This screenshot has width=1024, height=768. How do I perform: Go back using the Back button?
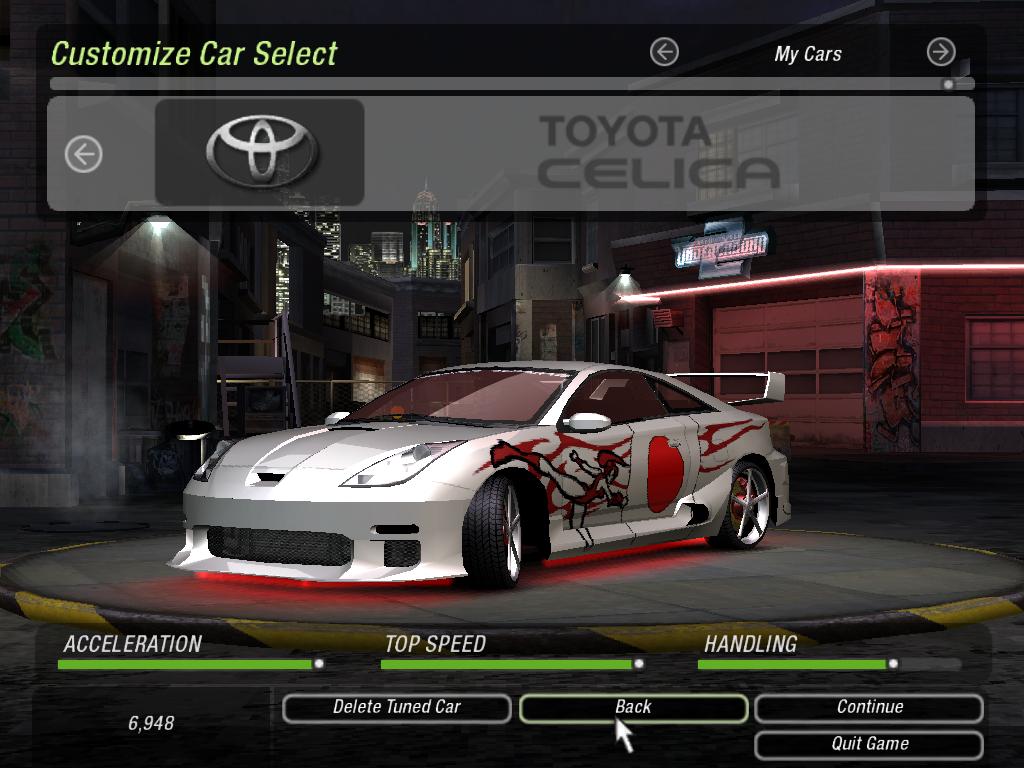tap(633, 708)
